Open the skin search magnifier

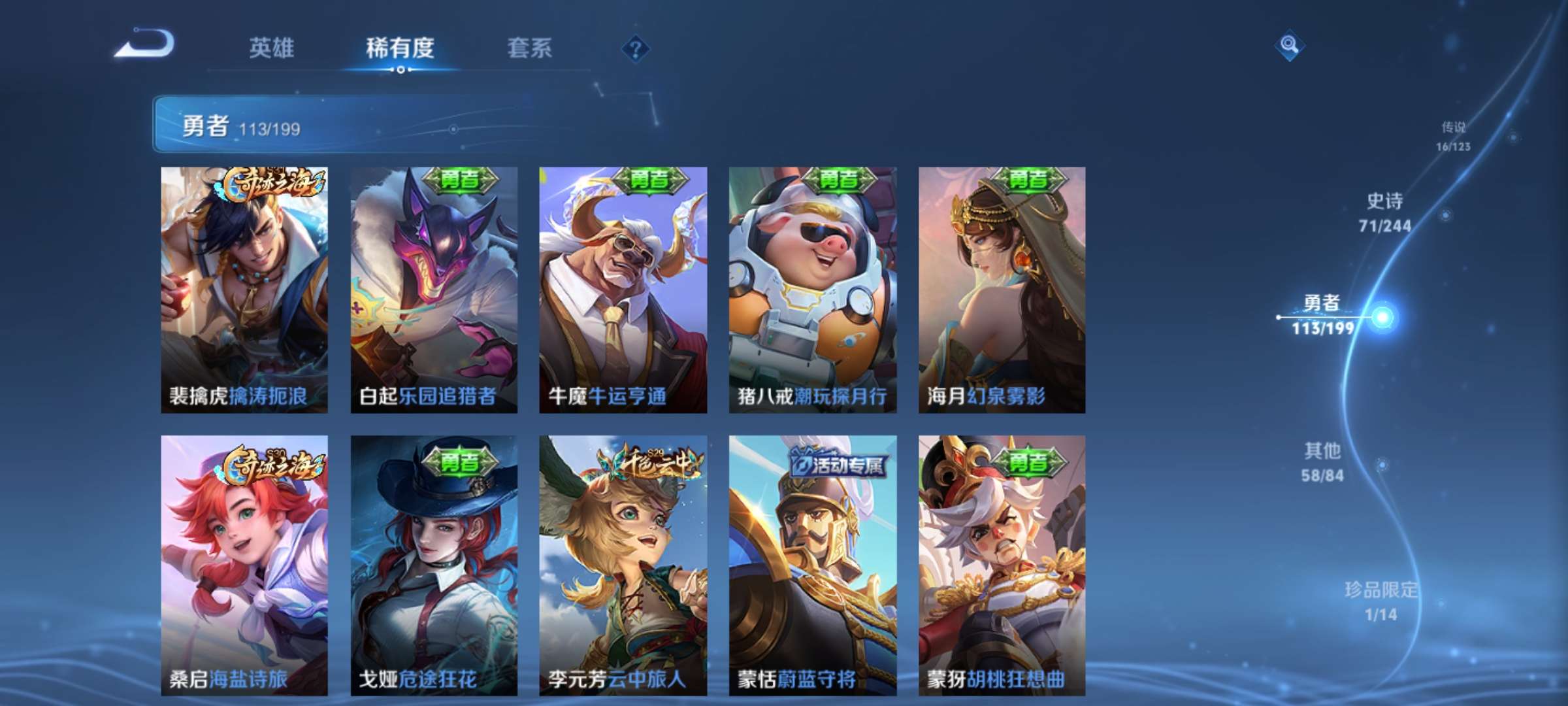[x=1289, y=45]
